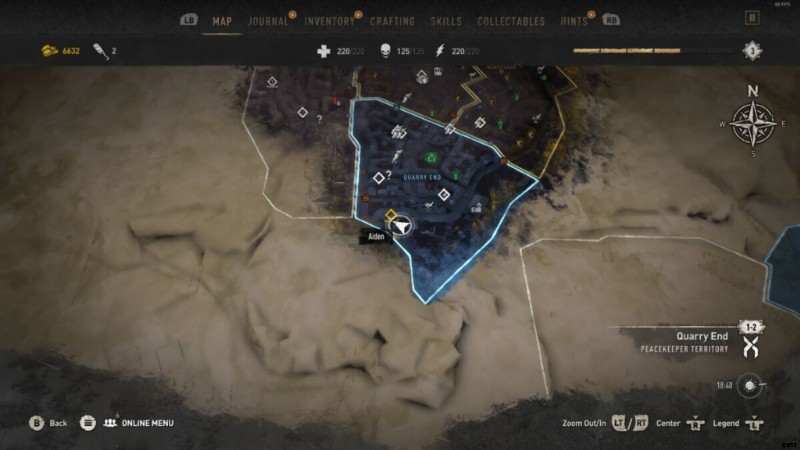Click the pause icon in the top corner
Screen dimensions: 800x450
pos(753,17)
